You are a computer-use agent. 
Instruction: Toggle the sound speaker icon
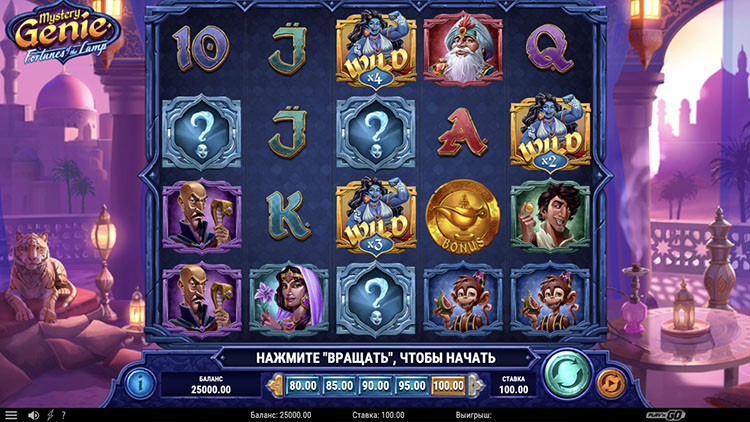(33, 415)
